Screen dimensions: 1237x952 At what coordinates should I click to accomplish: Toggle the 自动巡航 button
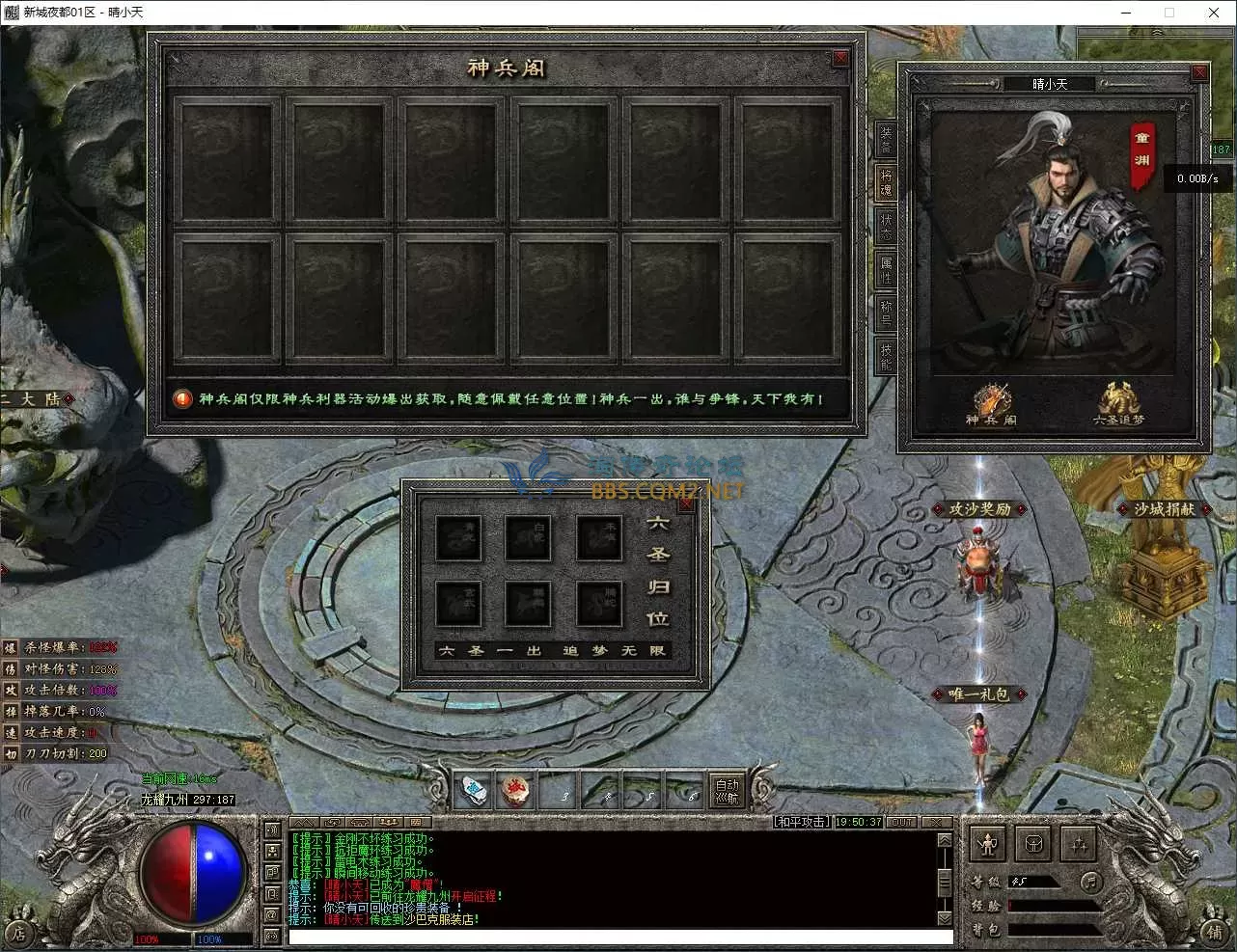coord(726,792)
